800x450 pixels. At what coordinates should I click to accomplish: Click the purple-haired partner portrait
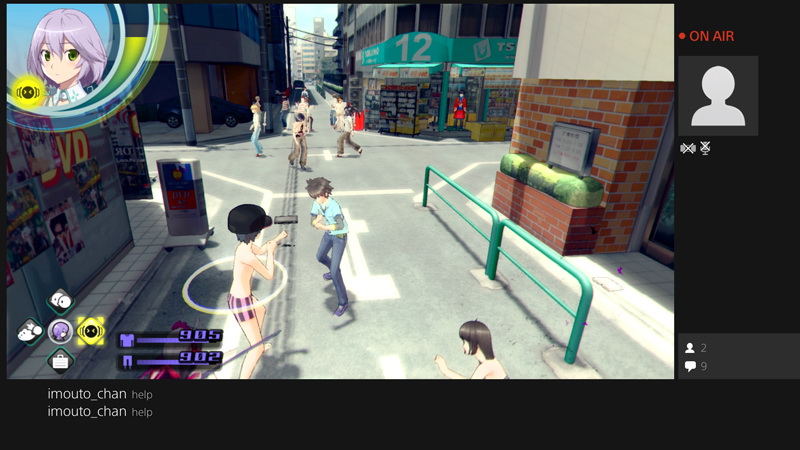(67, 55)
